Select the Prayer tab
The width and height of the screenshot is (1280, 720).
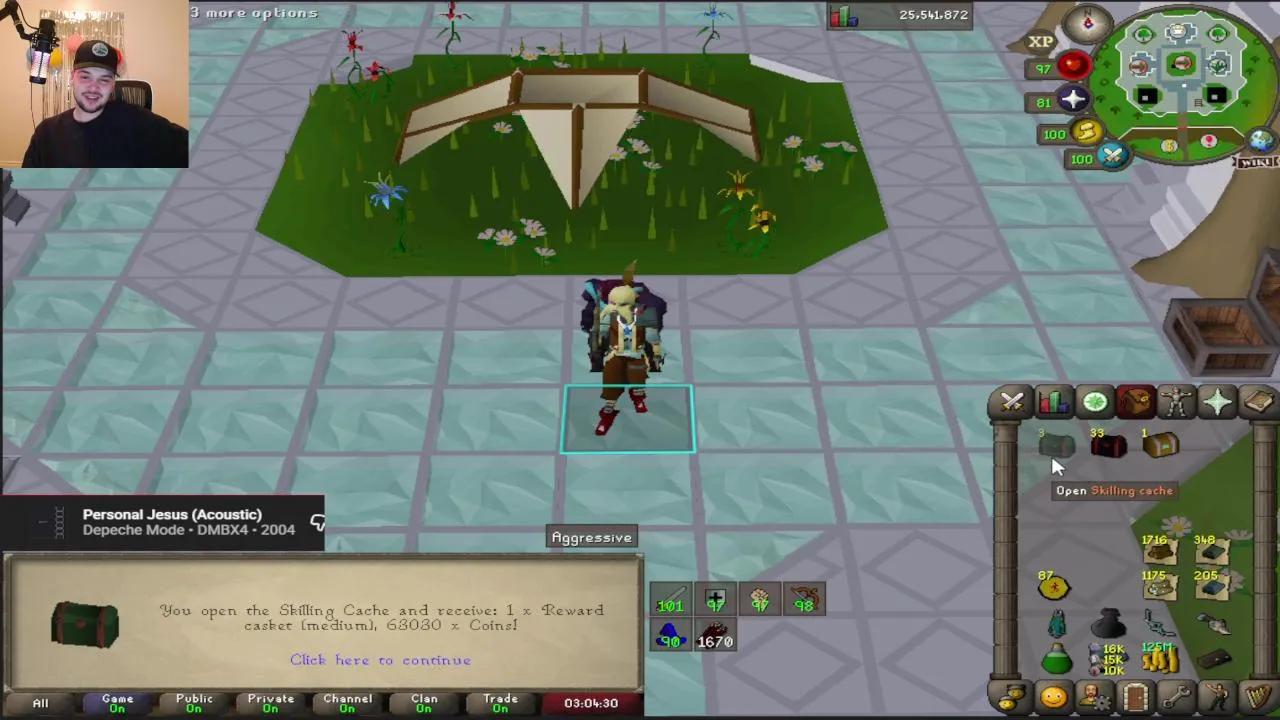click(1217, 402)
